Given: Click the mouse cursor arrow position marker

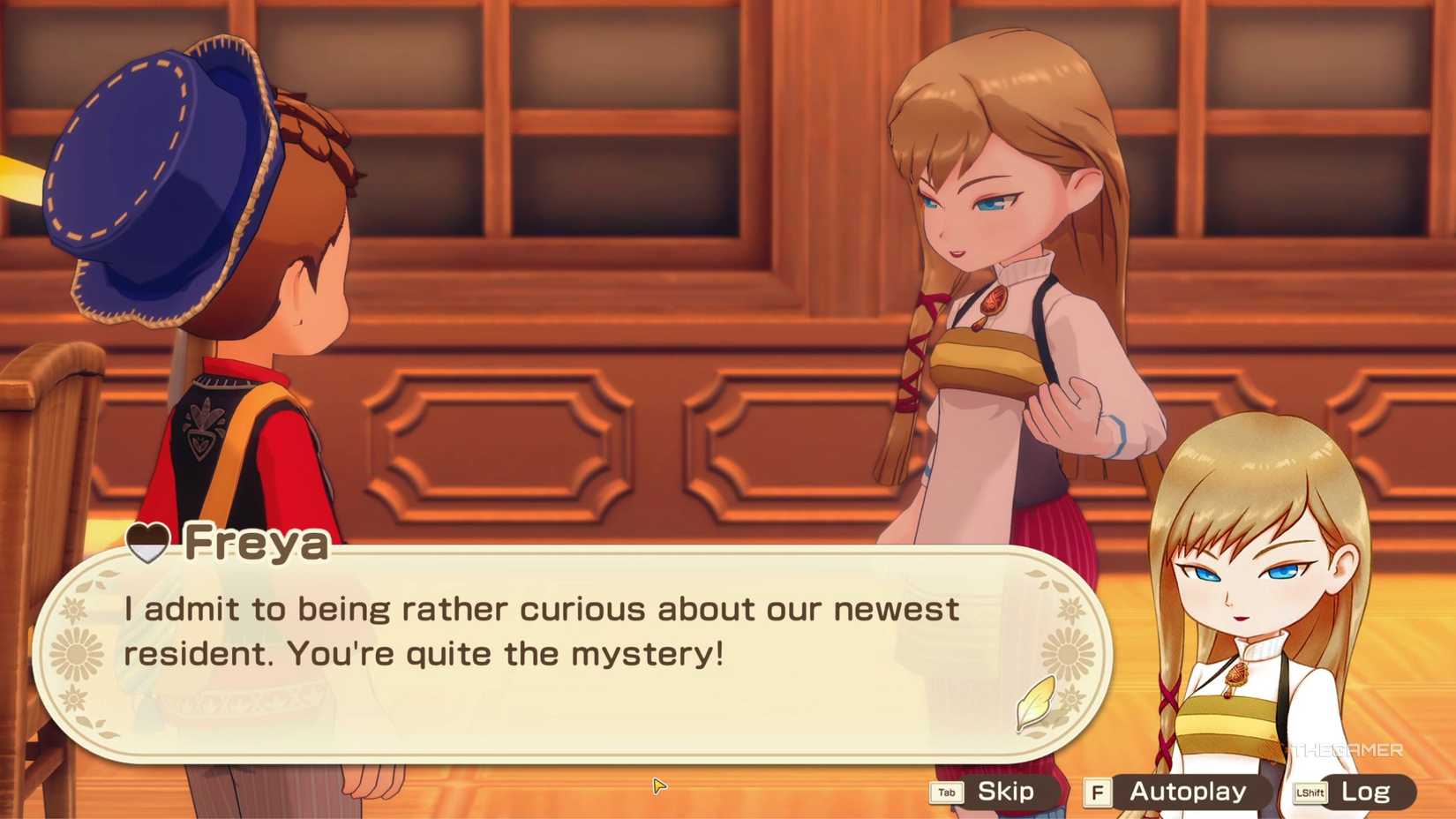Looking at the screenshot, I should pos(657,785).
